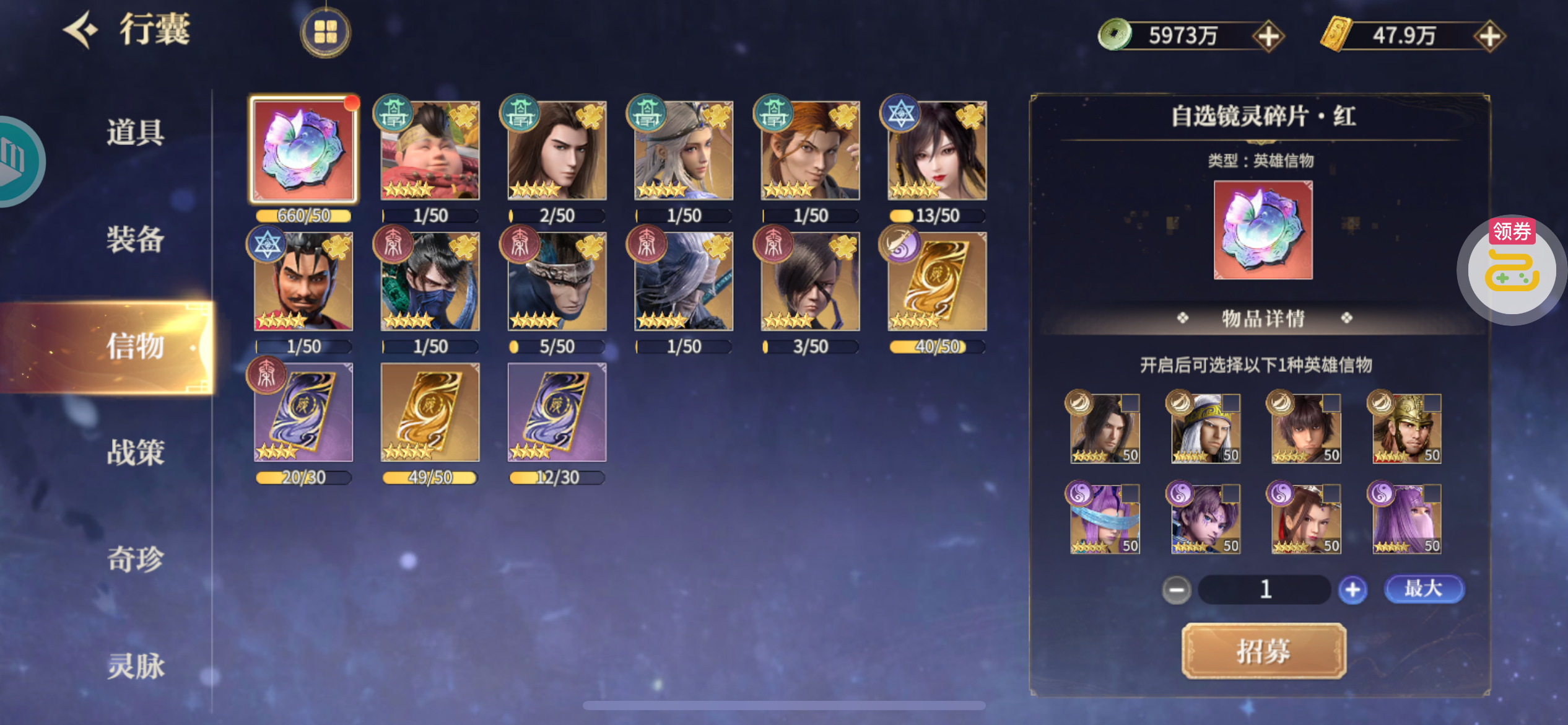
Task: Add more copper coins with the plus button
Action: click(x=1268, y=36)
